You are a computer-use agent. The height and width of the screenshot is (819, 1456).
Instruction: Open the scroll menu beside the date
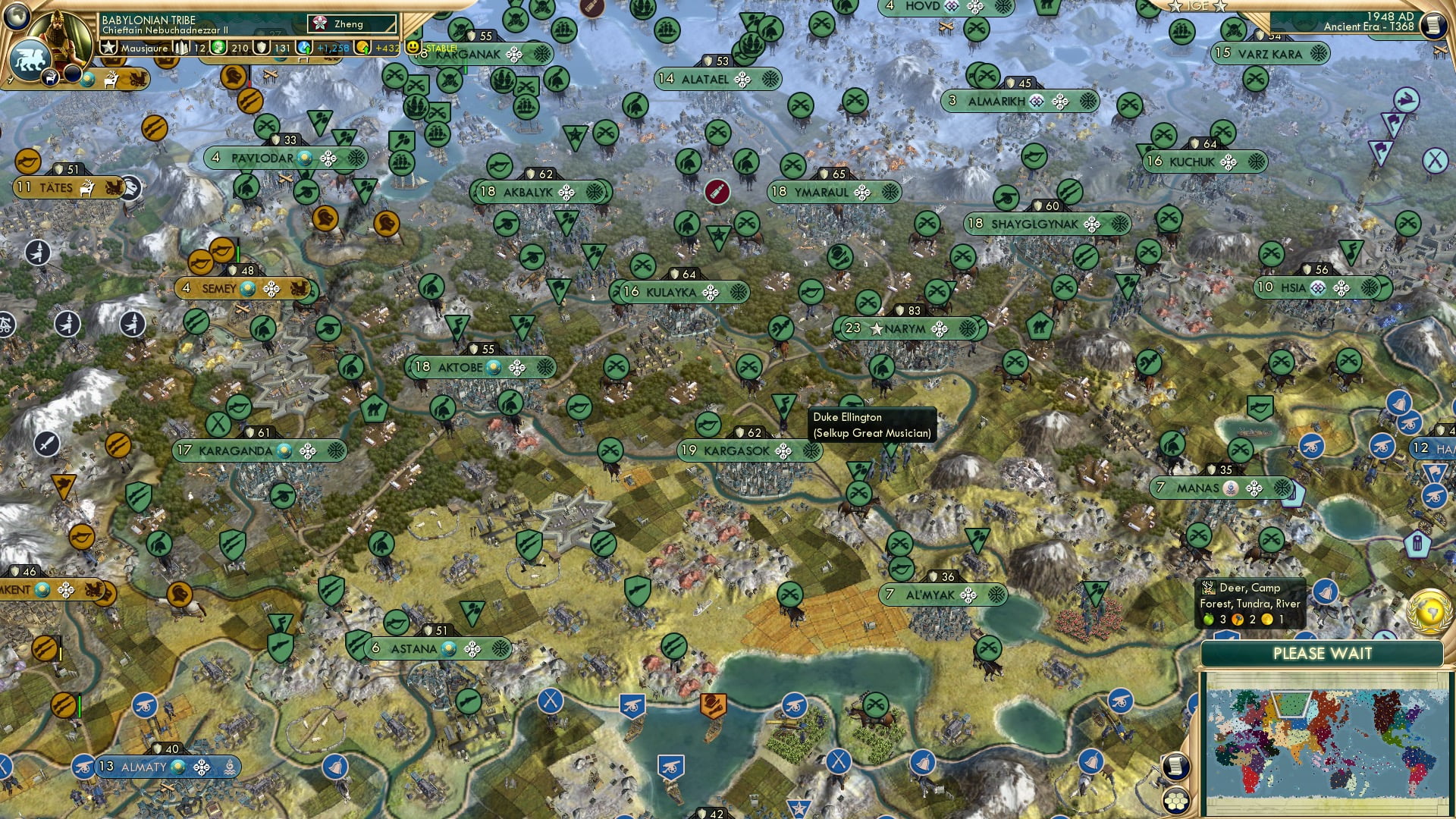click(1432, 24)
